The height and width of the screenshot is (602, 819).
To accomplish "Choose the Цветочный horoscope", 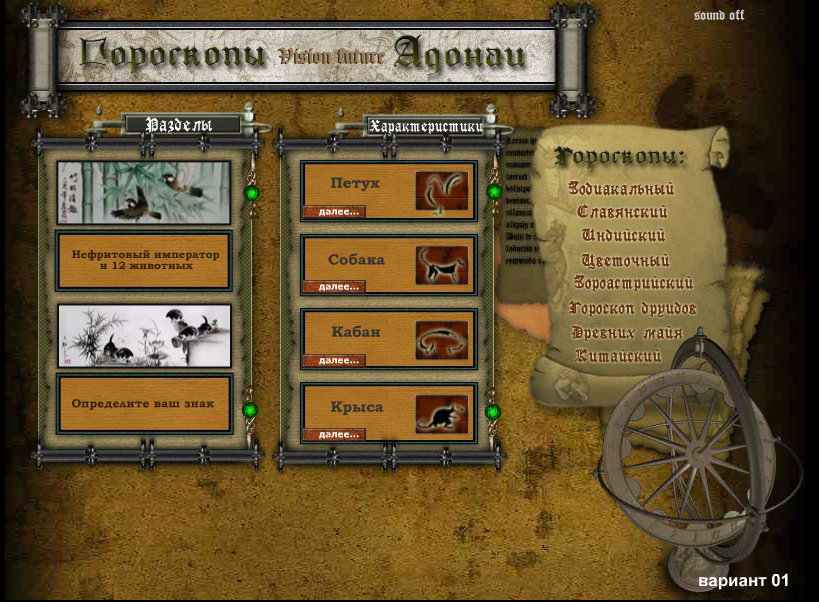I will point(622,260).
